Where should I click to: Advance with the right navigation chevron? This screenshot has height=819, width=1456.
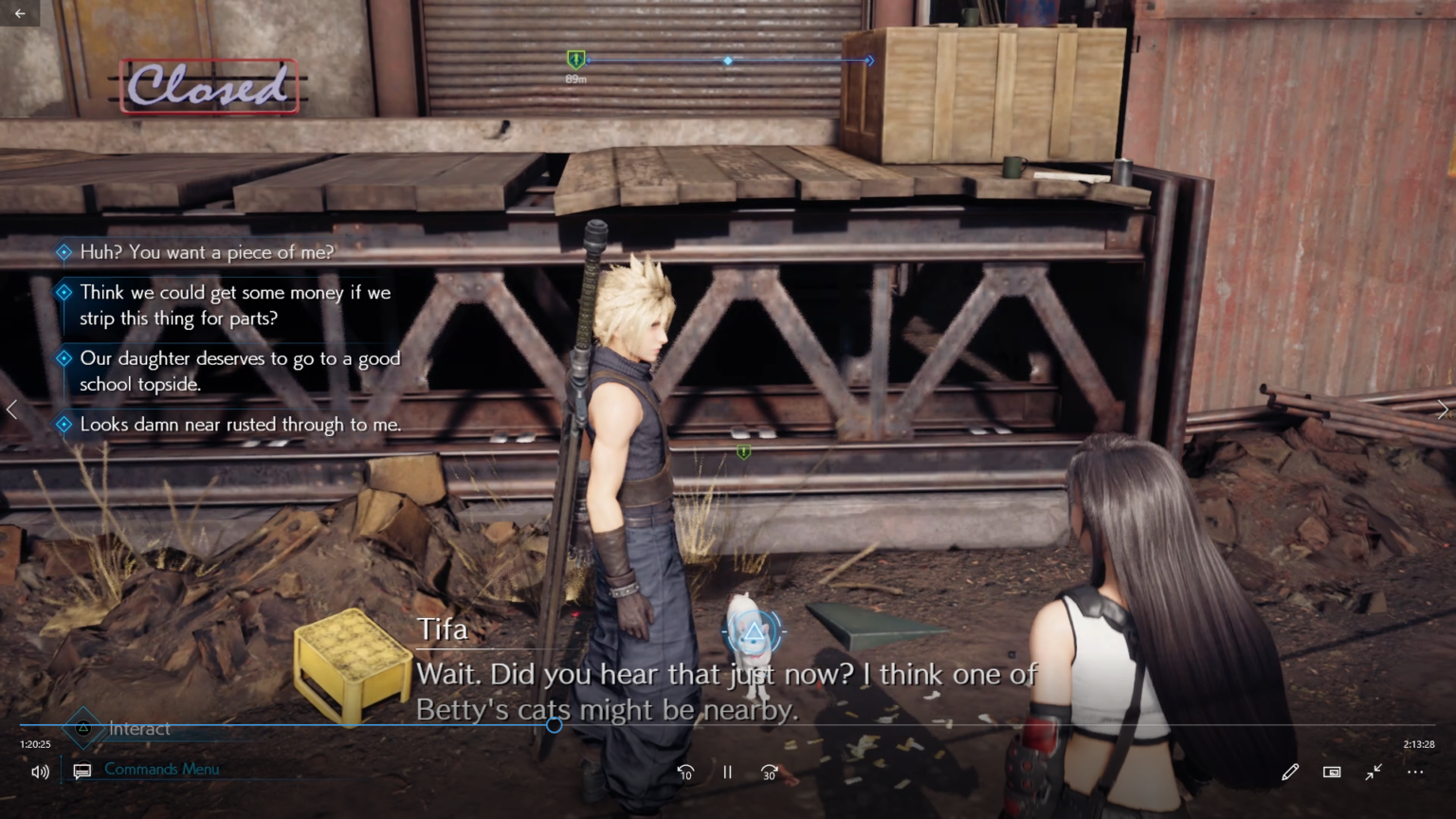1443,409
